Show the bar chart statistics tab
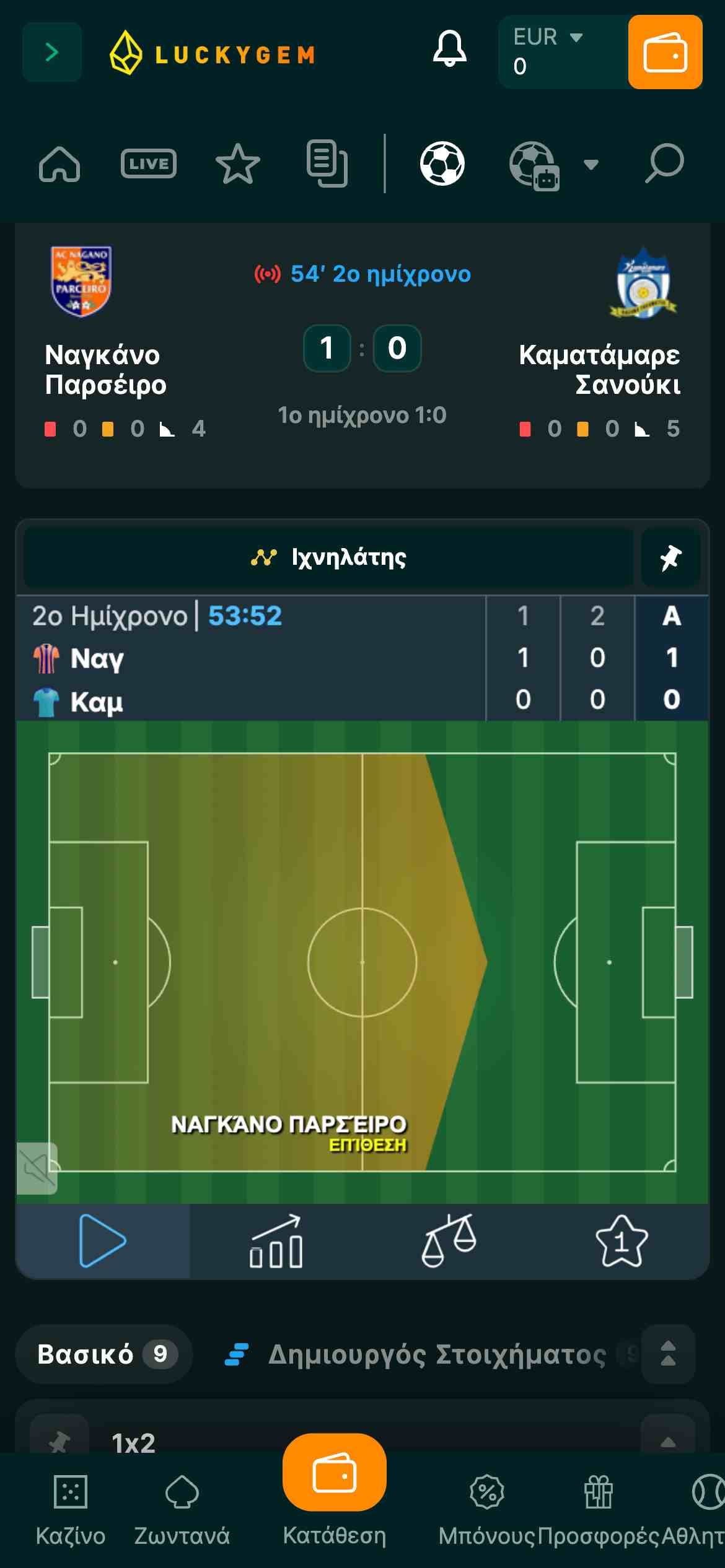The width and height of the screenshot is (725, 1568). click(x=276, y=1241)
